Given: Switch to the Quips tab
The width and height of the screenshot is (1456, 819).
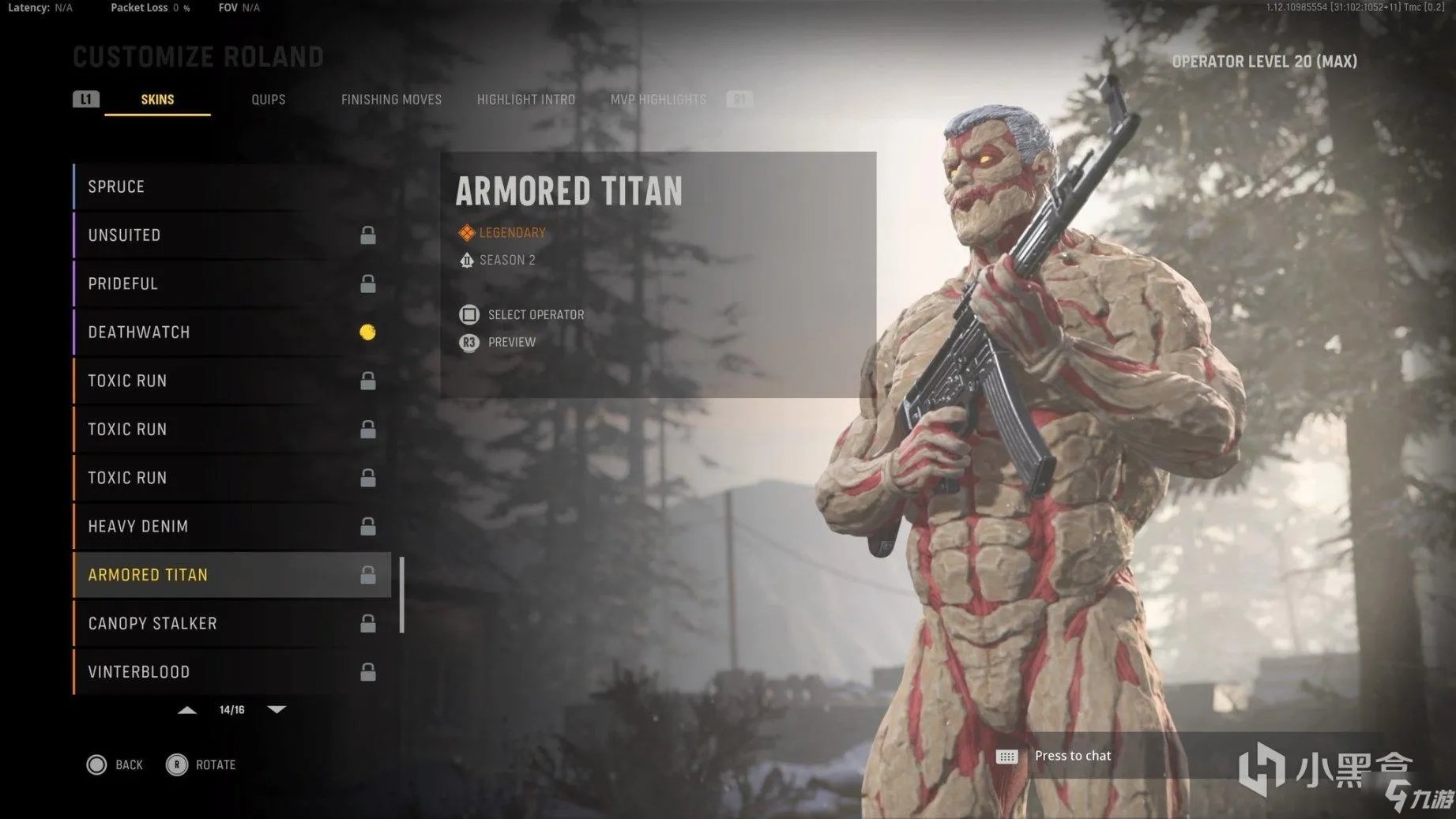Looking at the screenshot, I should (x=268, y=100).
